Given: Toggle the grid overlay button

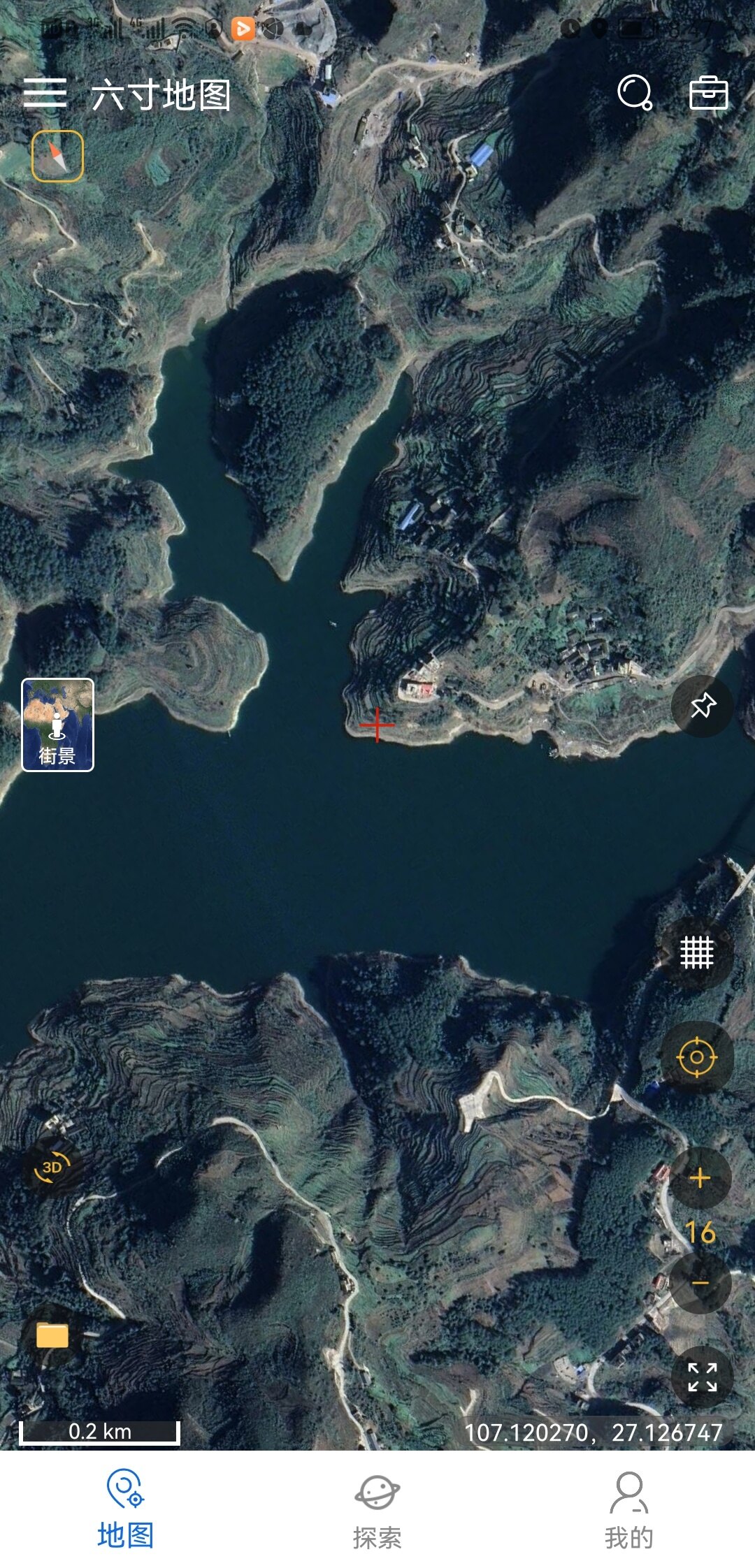Looking at the screenshot, I should [x=696, y=952].
